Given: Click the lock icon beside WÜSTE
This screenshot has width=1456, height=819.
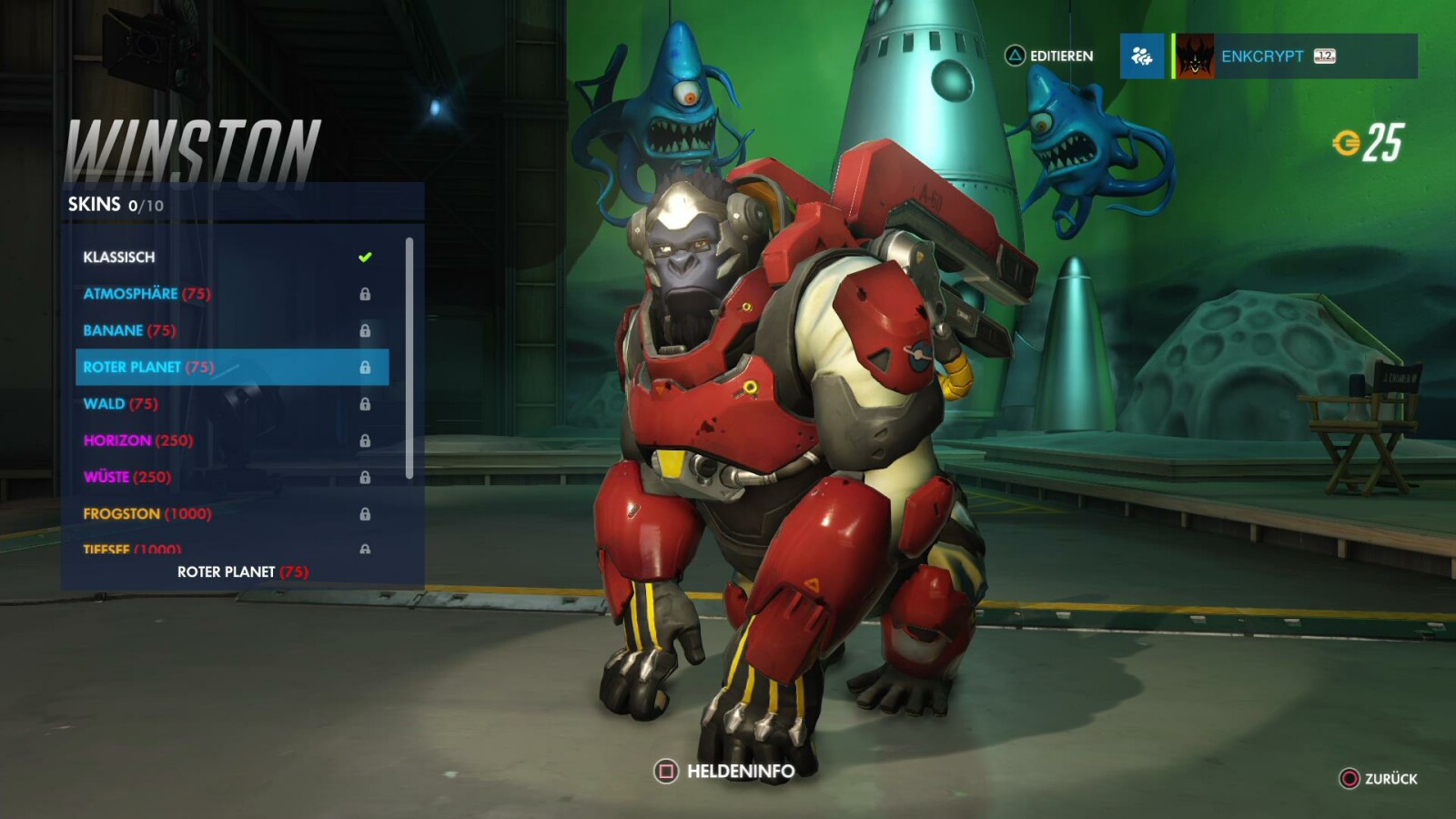Looking at the screenshot, I should coord(366,477).
